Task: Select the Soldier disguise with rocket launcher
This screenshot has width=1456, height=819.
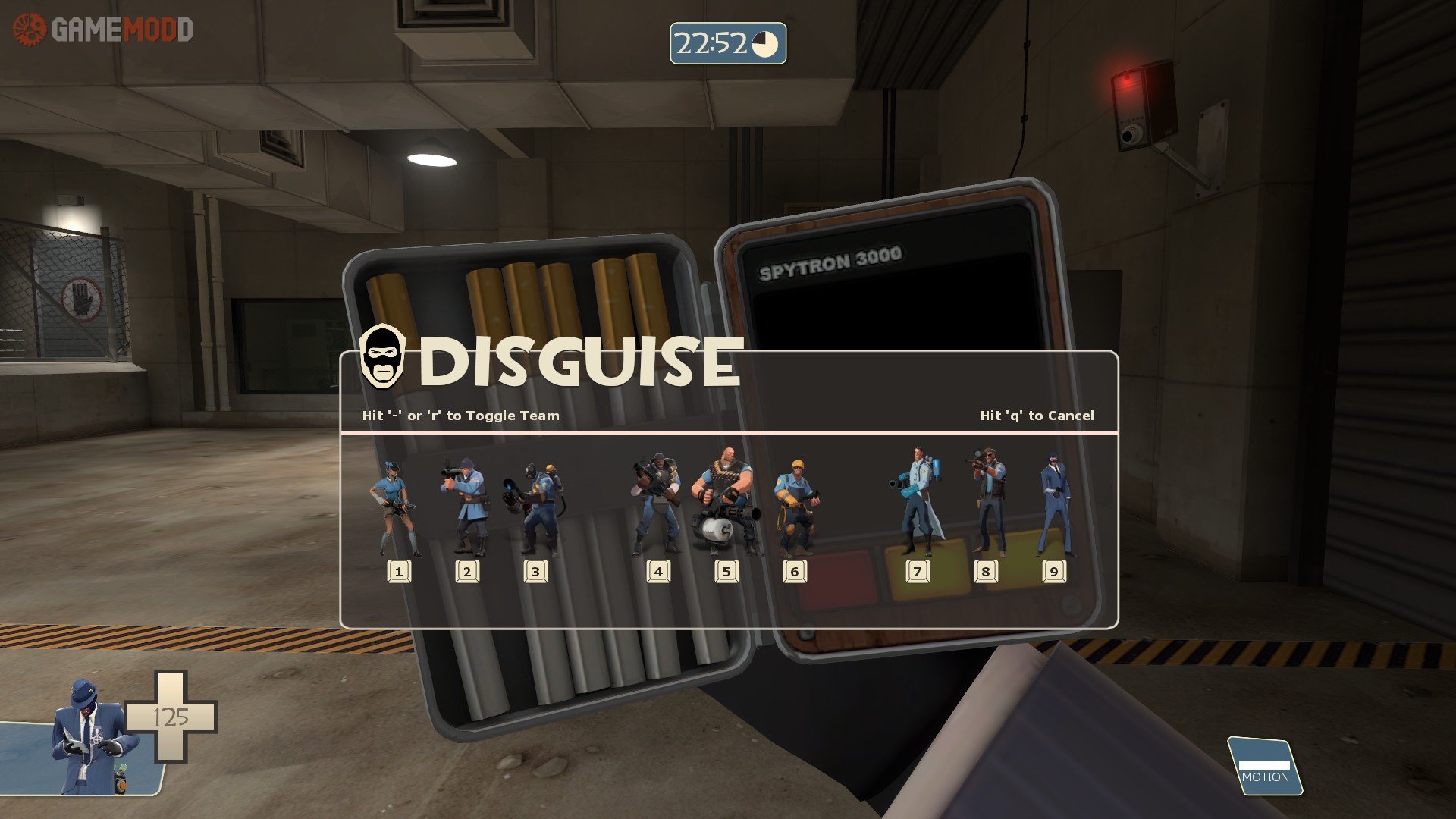Action: [464, 504]
